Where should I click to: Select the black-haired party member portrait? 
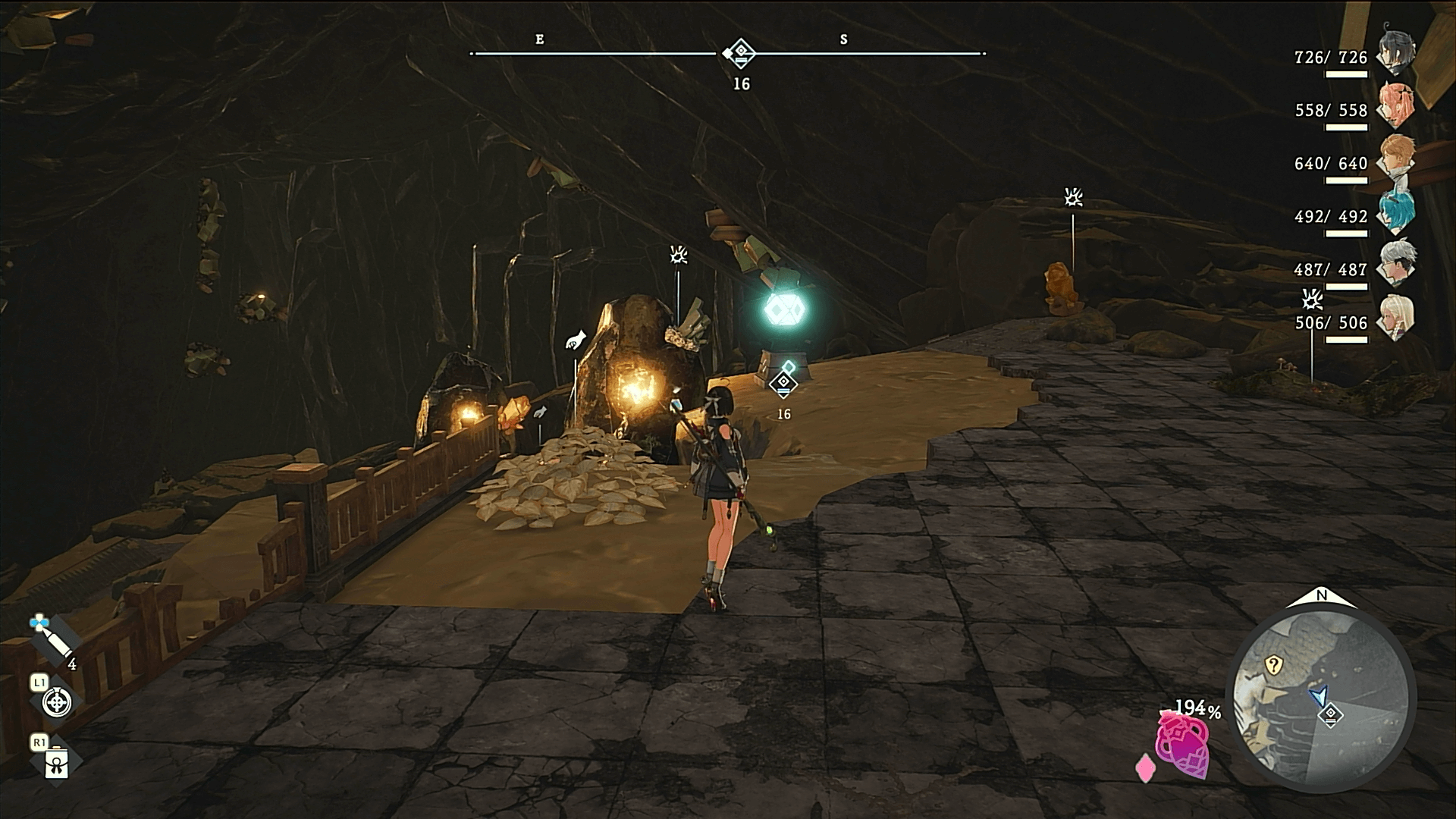pyautogui.click(x=1395, y=53)
